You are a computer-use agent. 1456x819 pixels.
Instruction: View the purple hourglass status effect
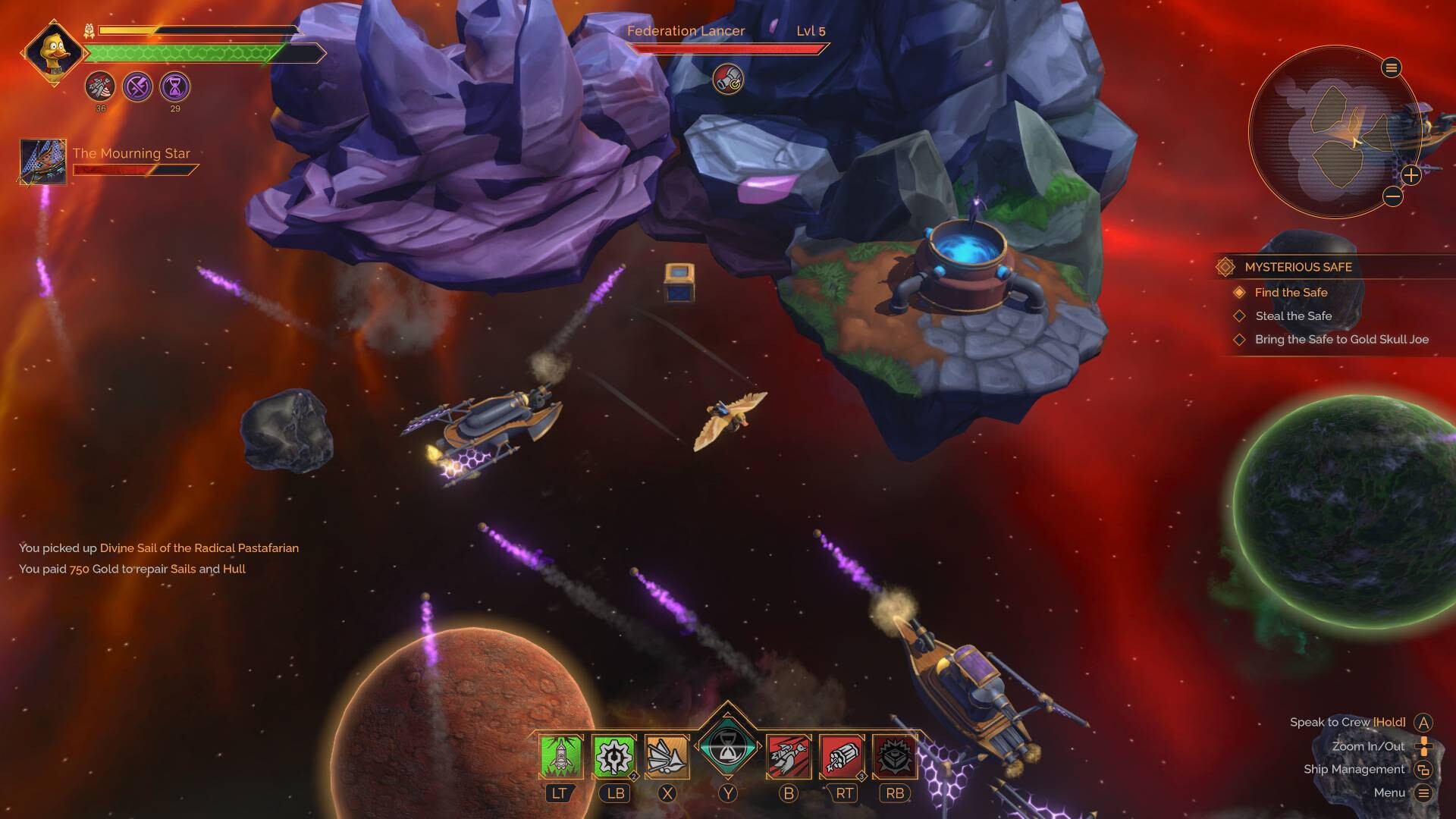tap(175, 87)
